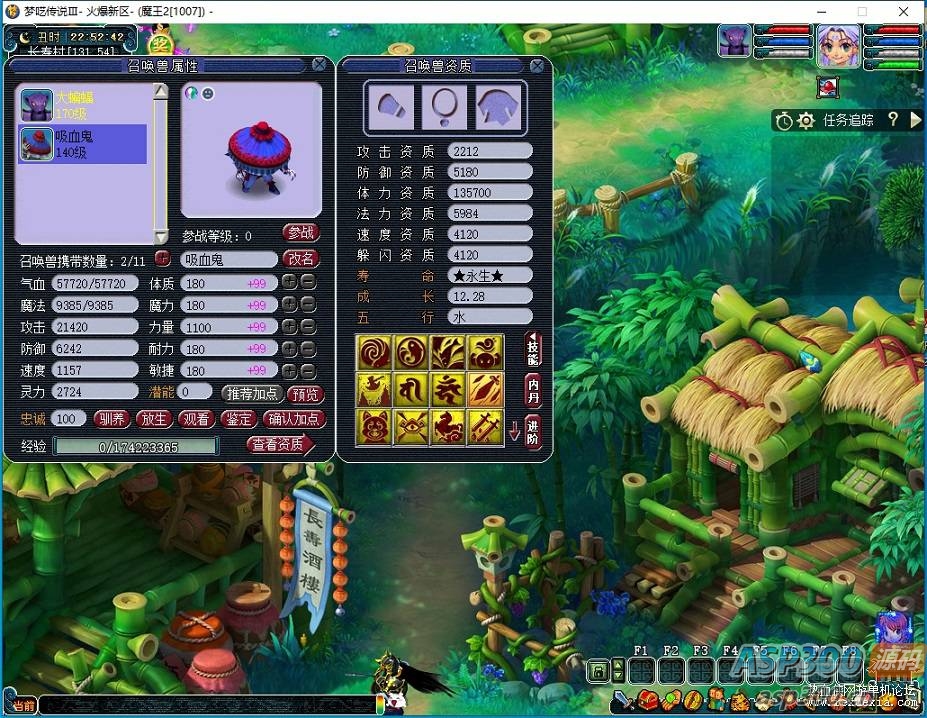This screenshot has width=927, height=718.
Task: Confirm stat points with 确认加点
Action: click(294, 419)
